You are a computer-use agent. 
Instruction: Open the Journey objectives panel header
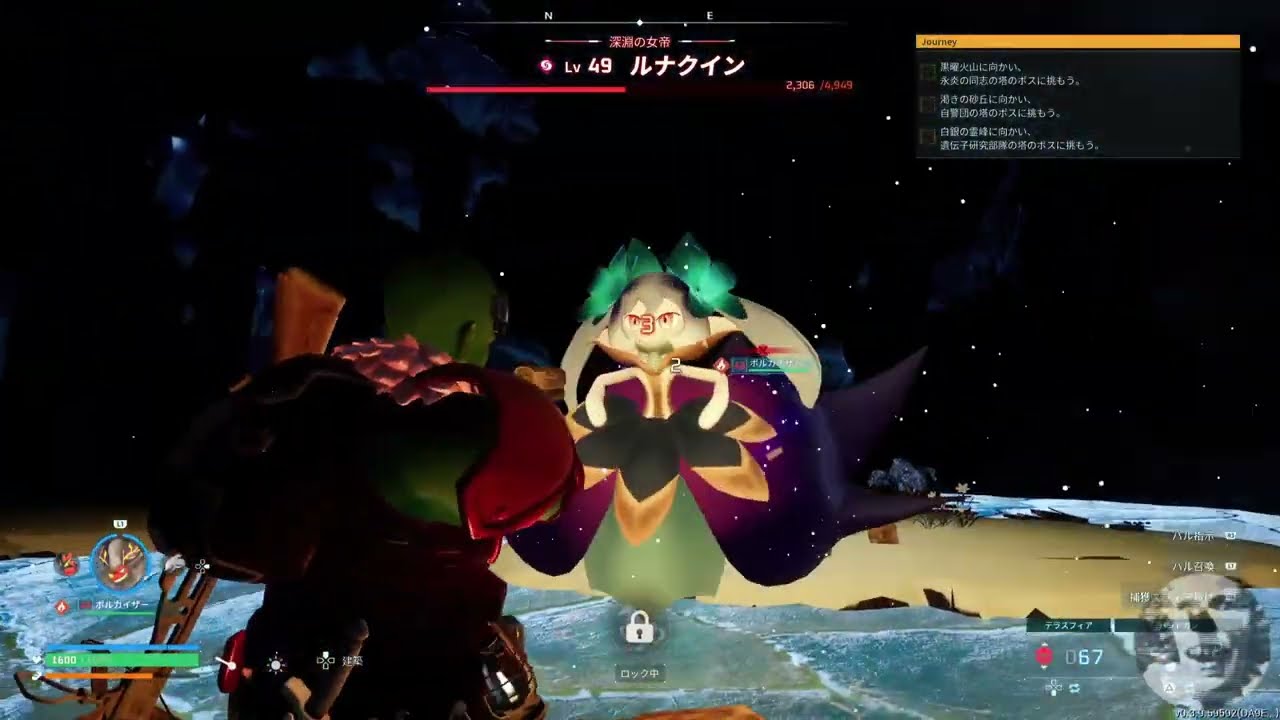coord(1077,42)
